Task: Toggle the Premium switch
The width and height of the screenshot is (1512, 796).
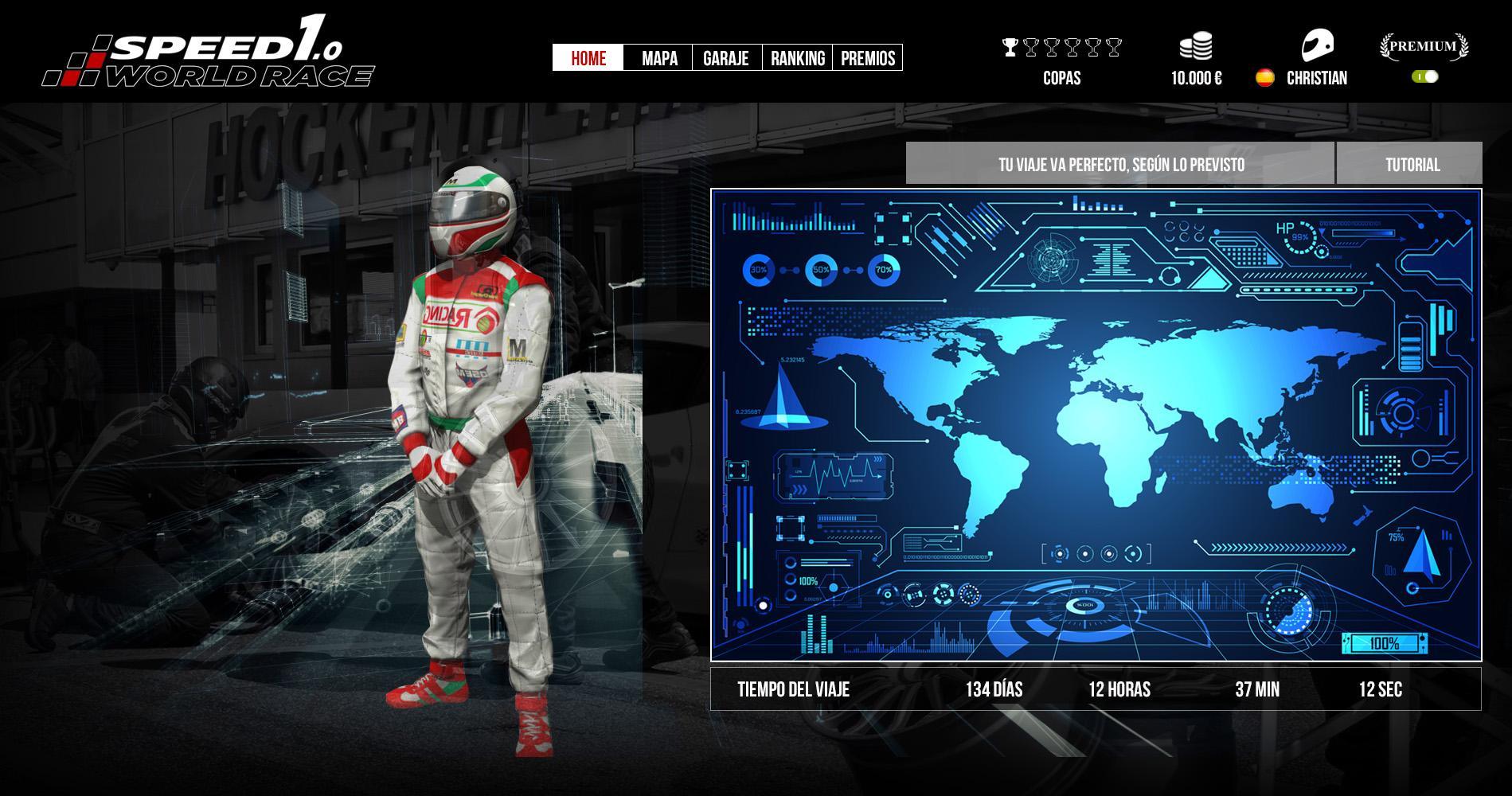Action: tap(1425, 76)
